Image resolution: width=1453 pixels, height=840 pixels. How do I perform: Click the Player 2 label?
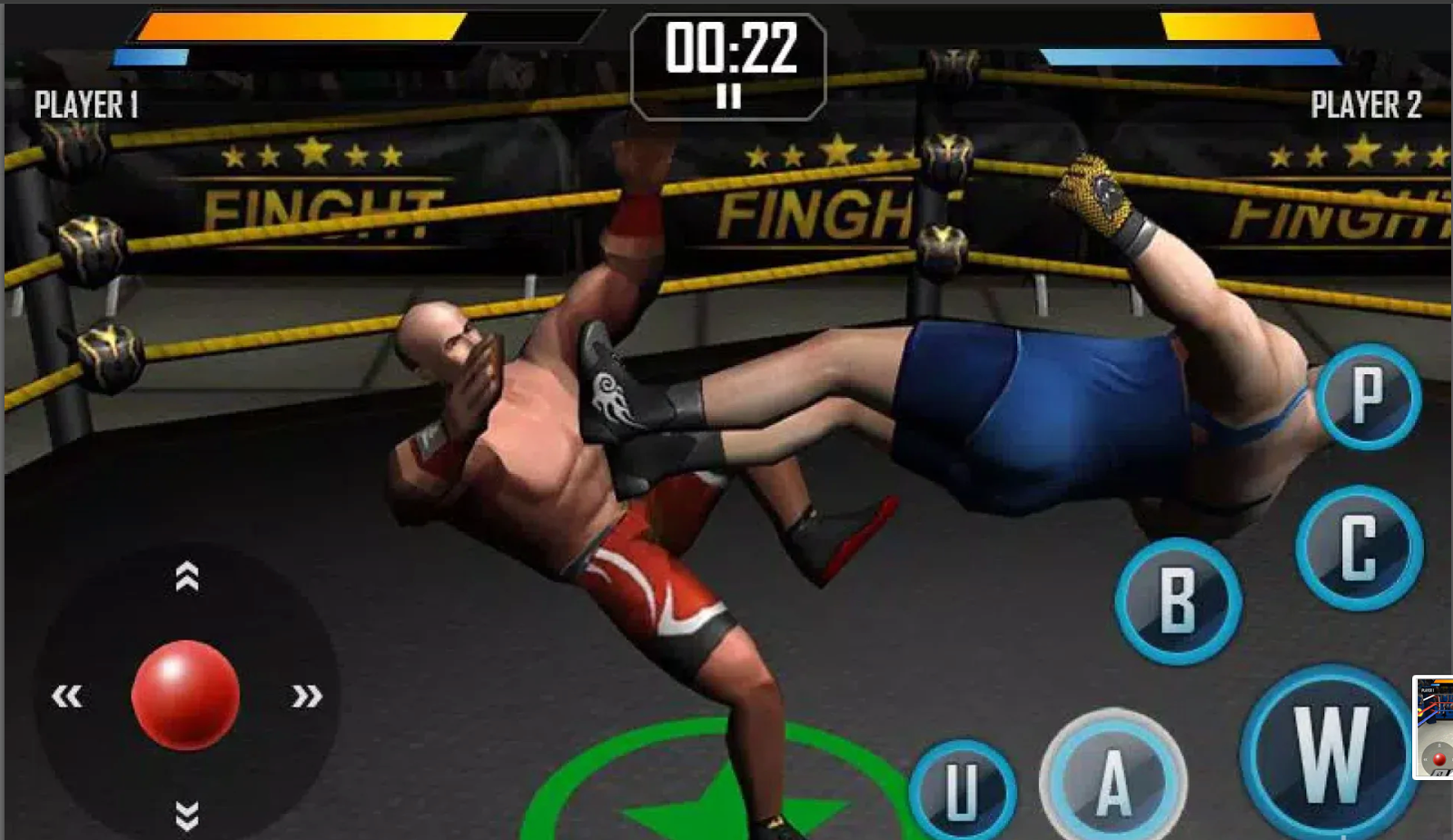(x=1365, y=106)
